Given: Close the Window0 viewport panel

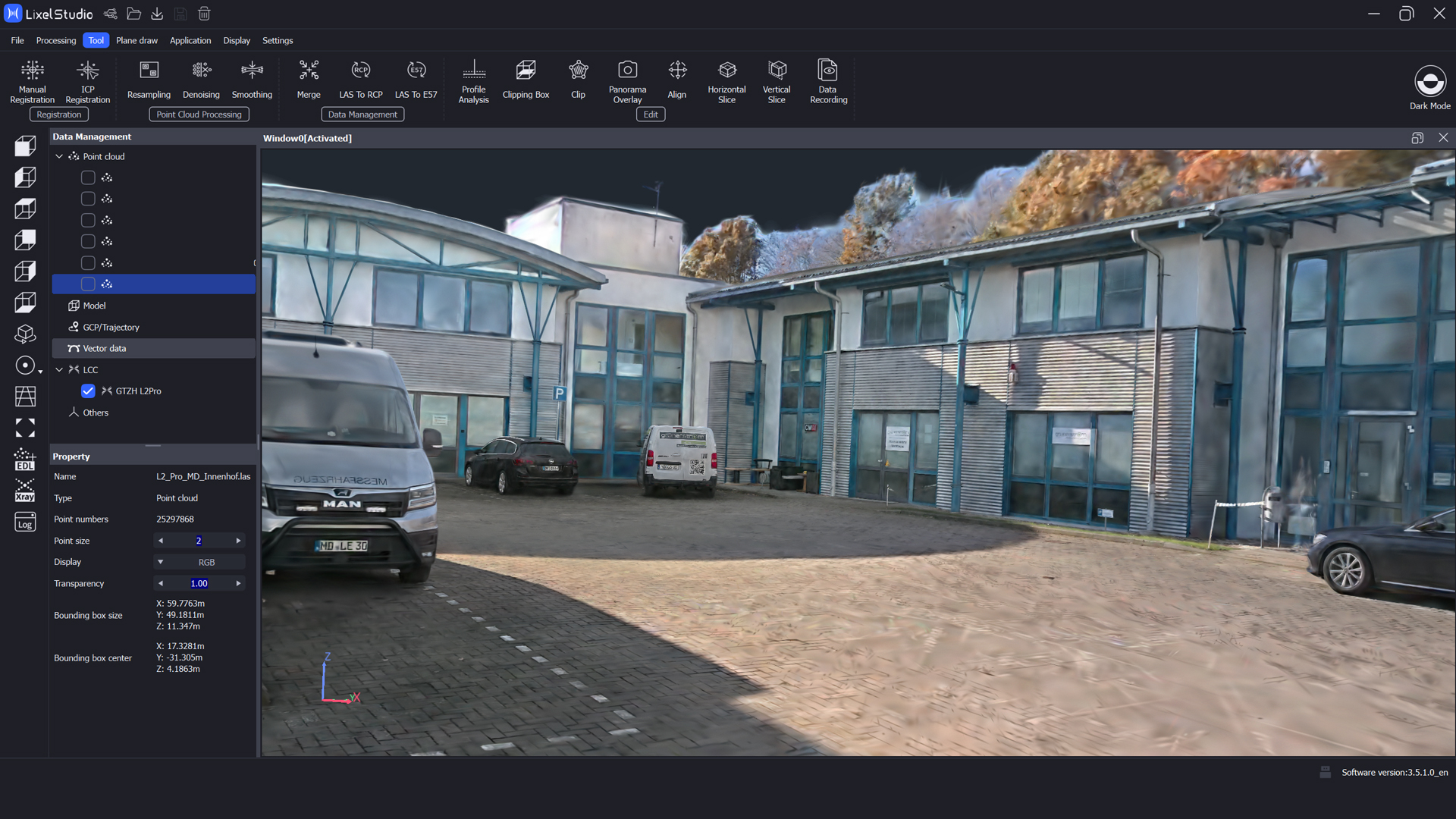Looking at the screenshot, I should click(1443, 138).
